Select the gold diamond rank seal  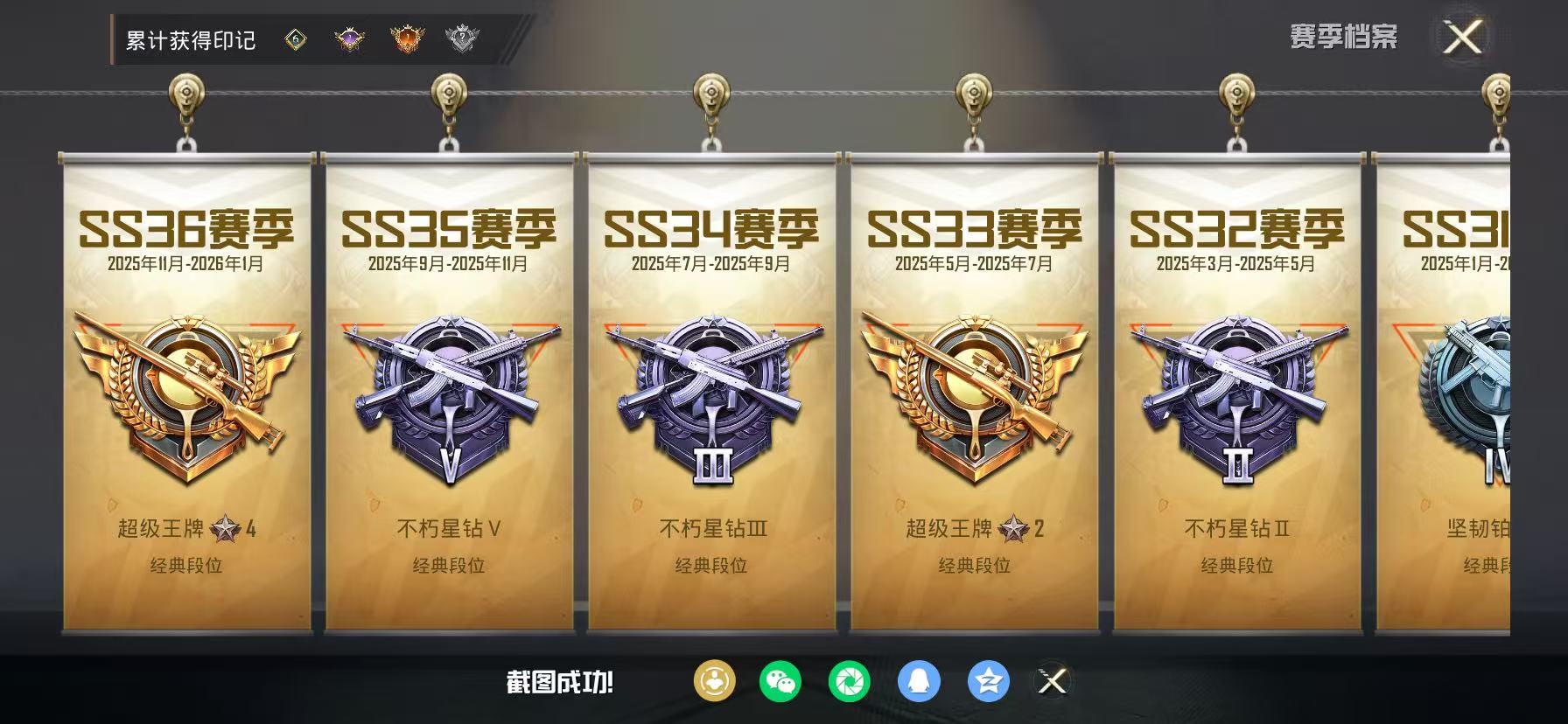coord(295,38)
